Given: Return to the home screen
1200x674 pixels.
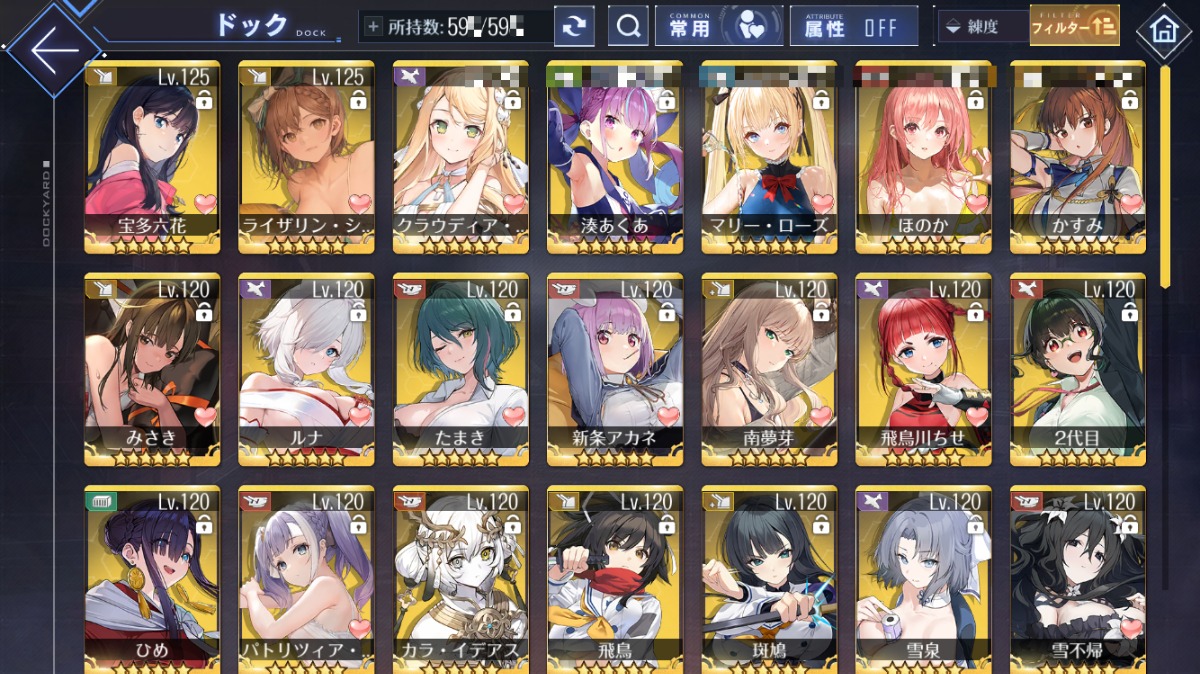Looking at the screenshot, I should click(x=1162, y=28).
